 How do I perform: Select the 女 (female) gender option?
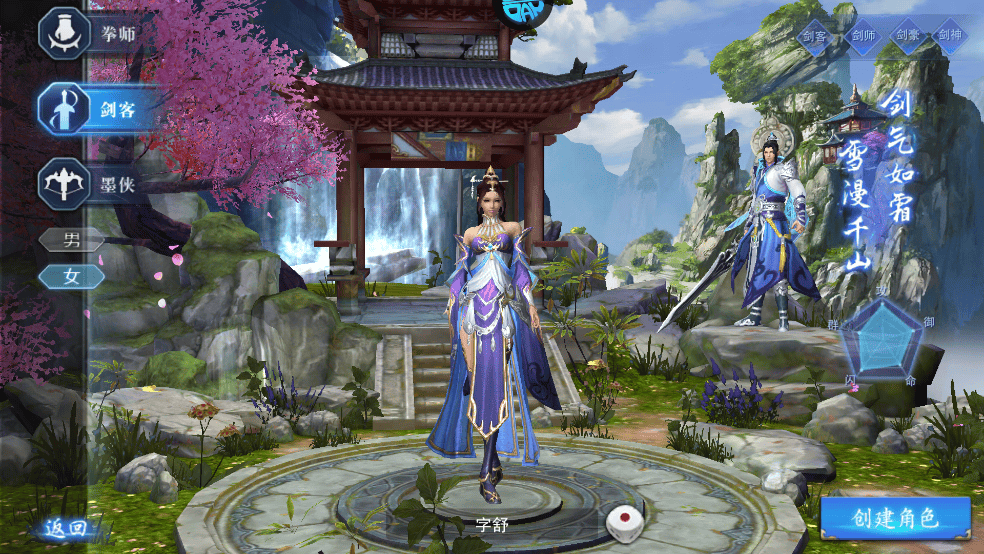tap(71, 277)
